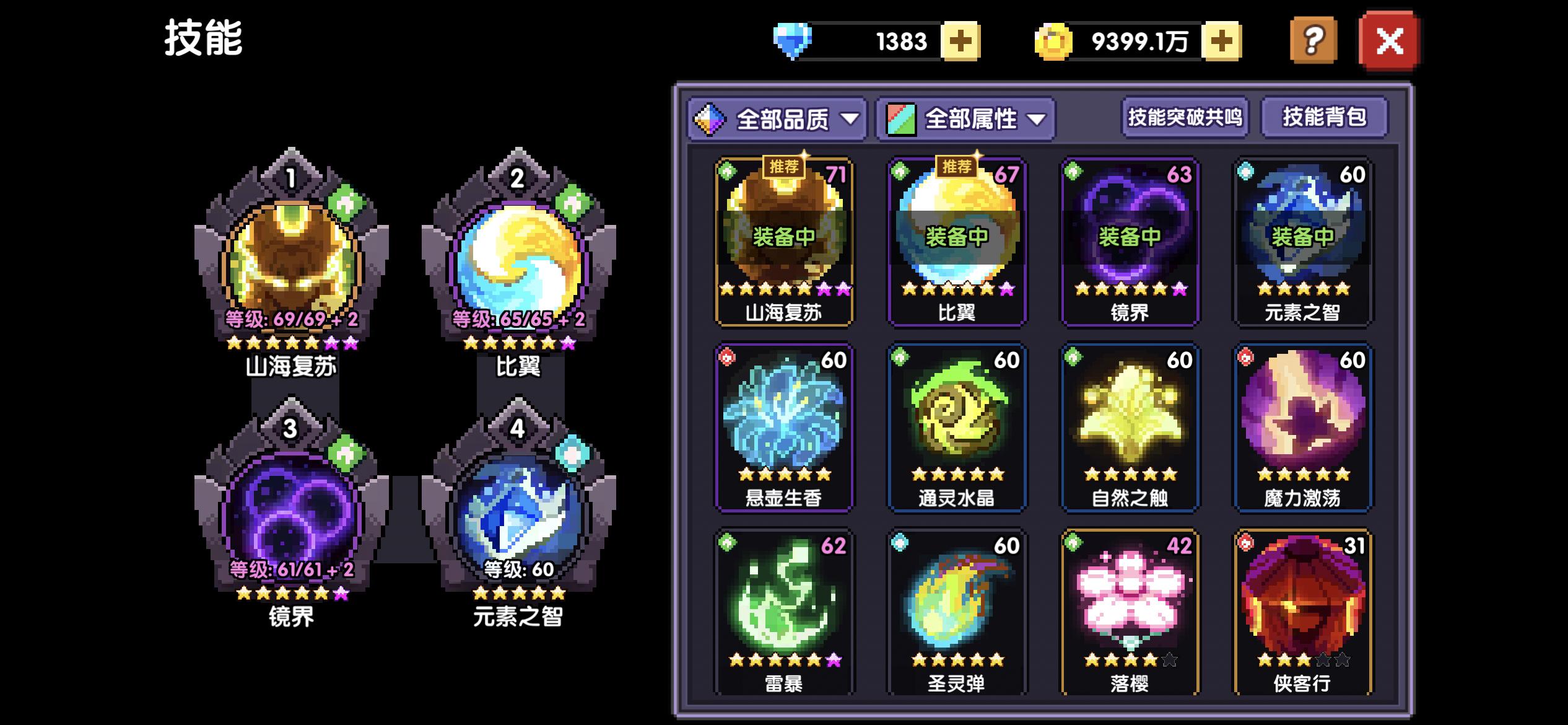
Task: Open the 技能背包 skill inventory
Action: click(x=1325, y=118)
